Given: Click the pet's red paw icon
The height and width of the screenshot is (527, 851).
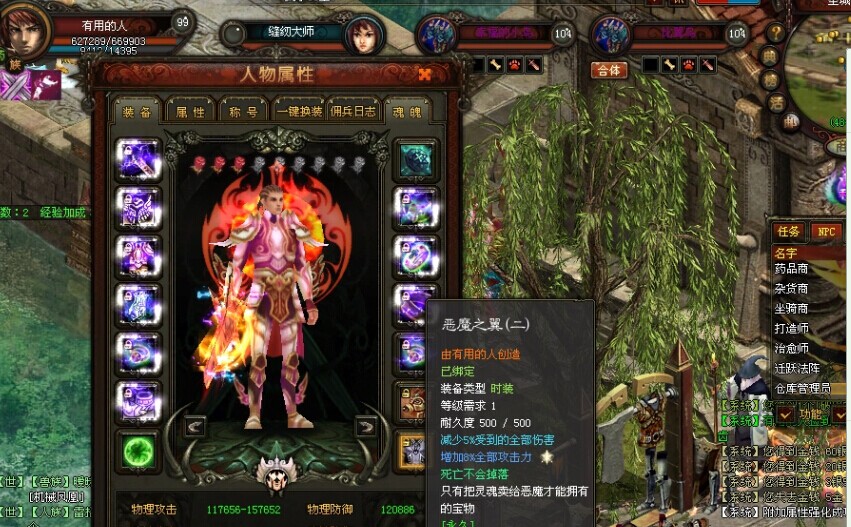Looking at the screenshot, I should [x=690, y=65].
